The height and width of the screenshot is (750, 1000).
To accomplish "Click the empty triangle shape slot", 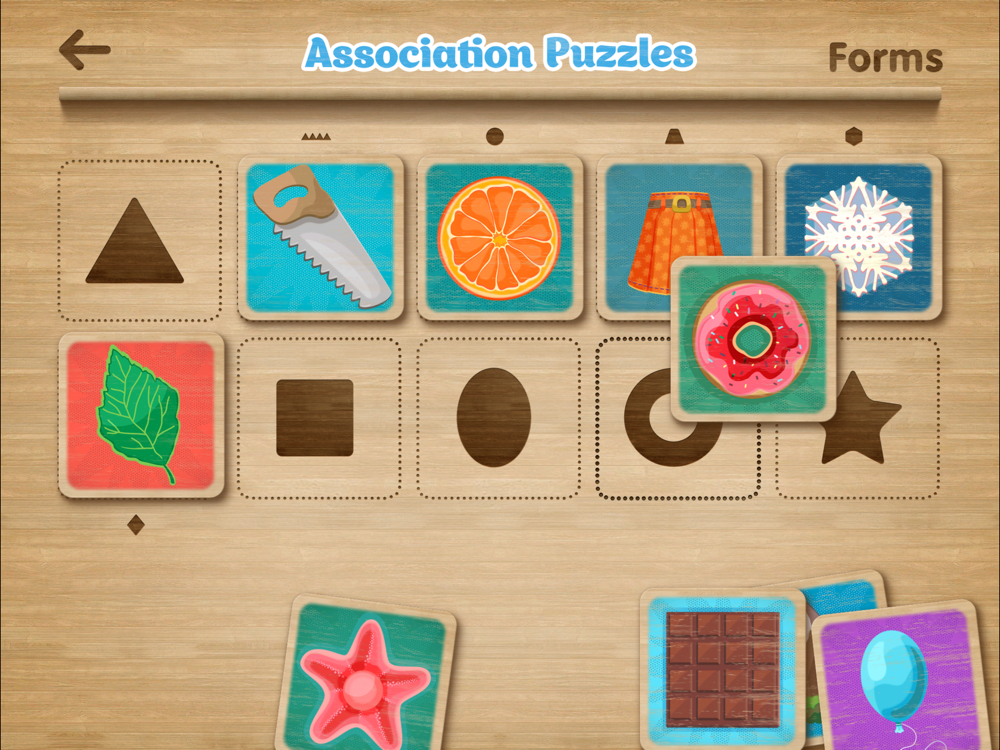I will pos(138,241).
